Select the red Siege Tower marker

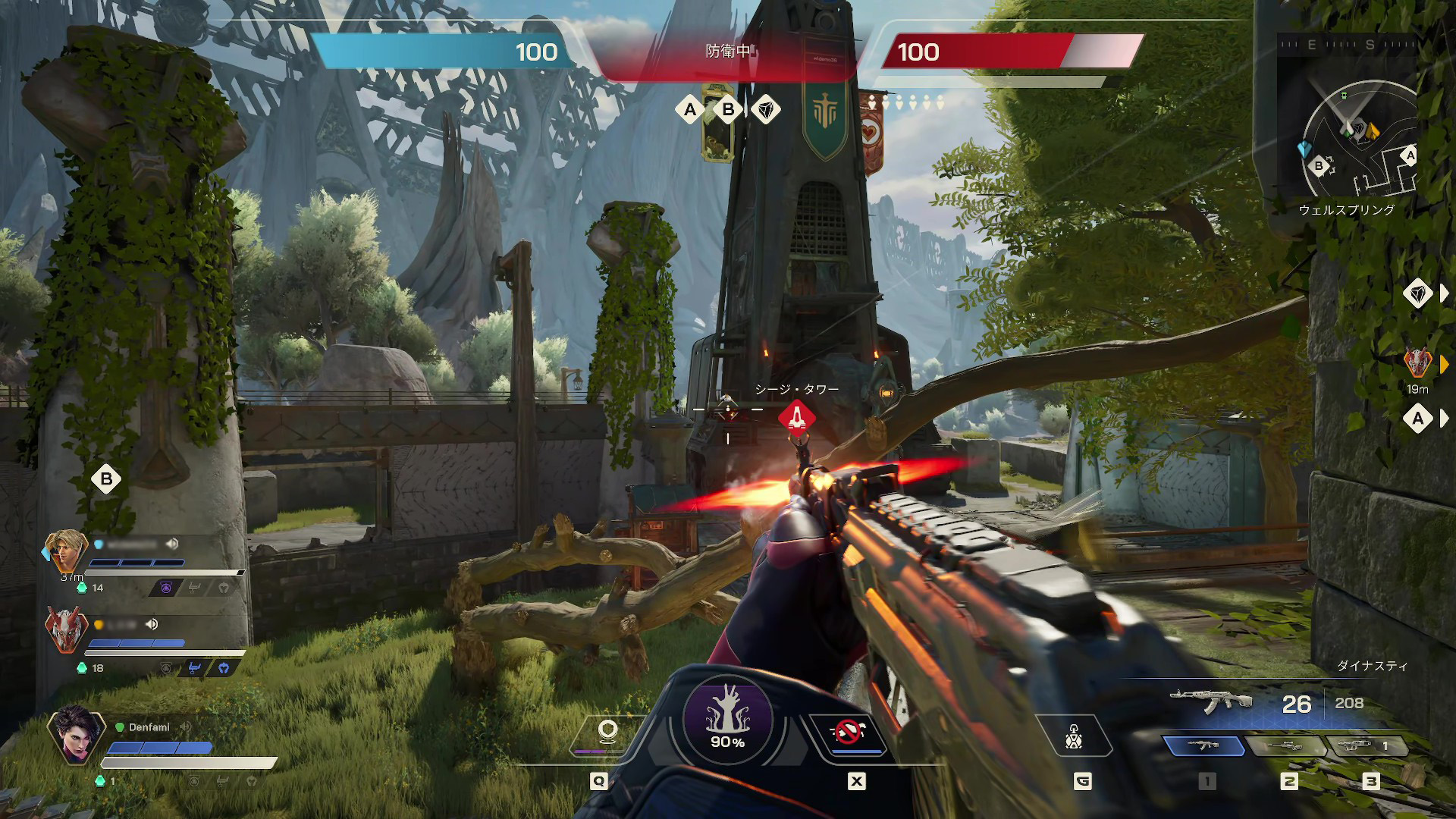pyautogui.click(x=796, y=416)
